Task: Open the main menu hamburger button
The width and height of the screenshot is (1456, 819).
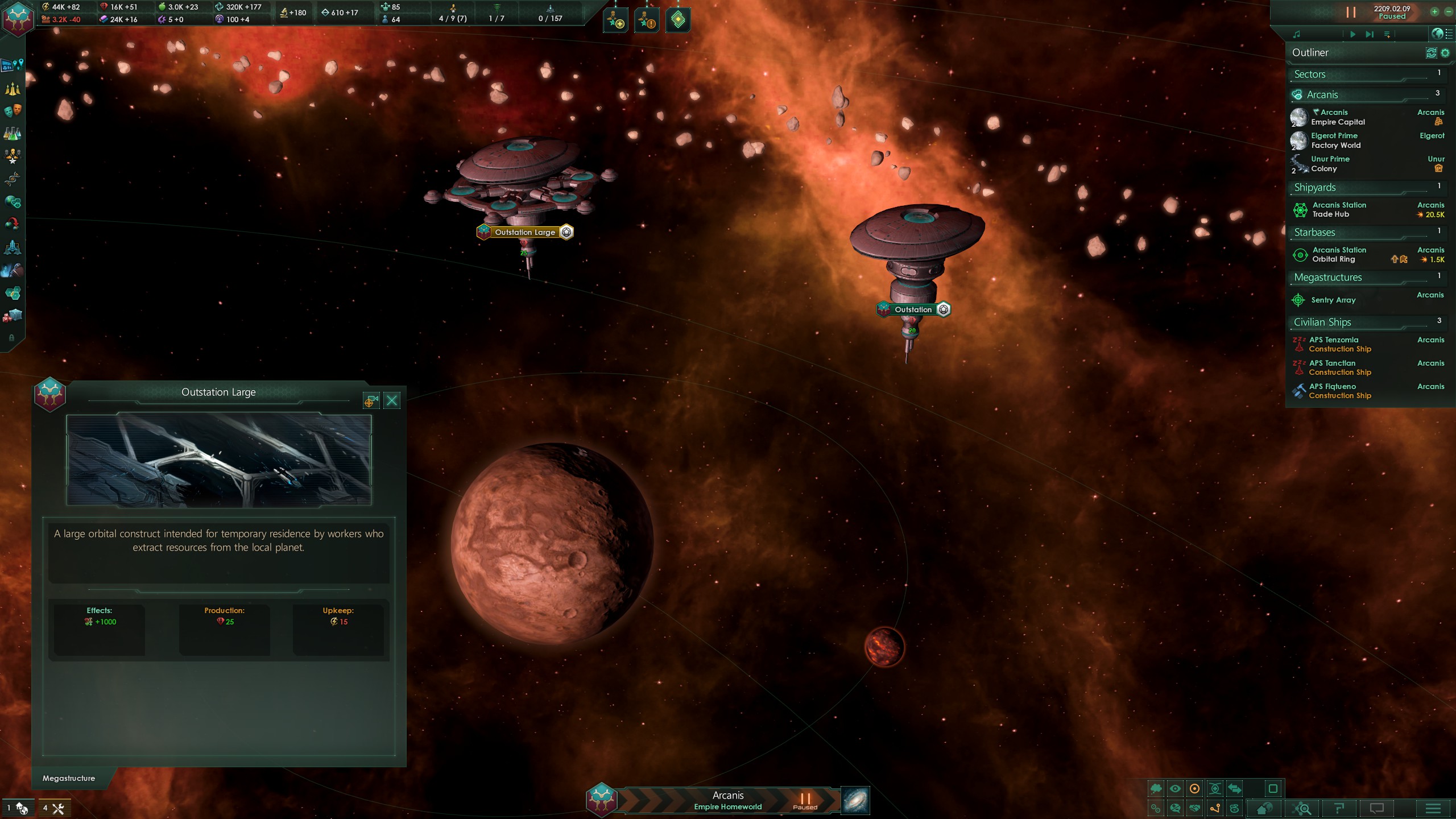Action: tap(1433, 808)
